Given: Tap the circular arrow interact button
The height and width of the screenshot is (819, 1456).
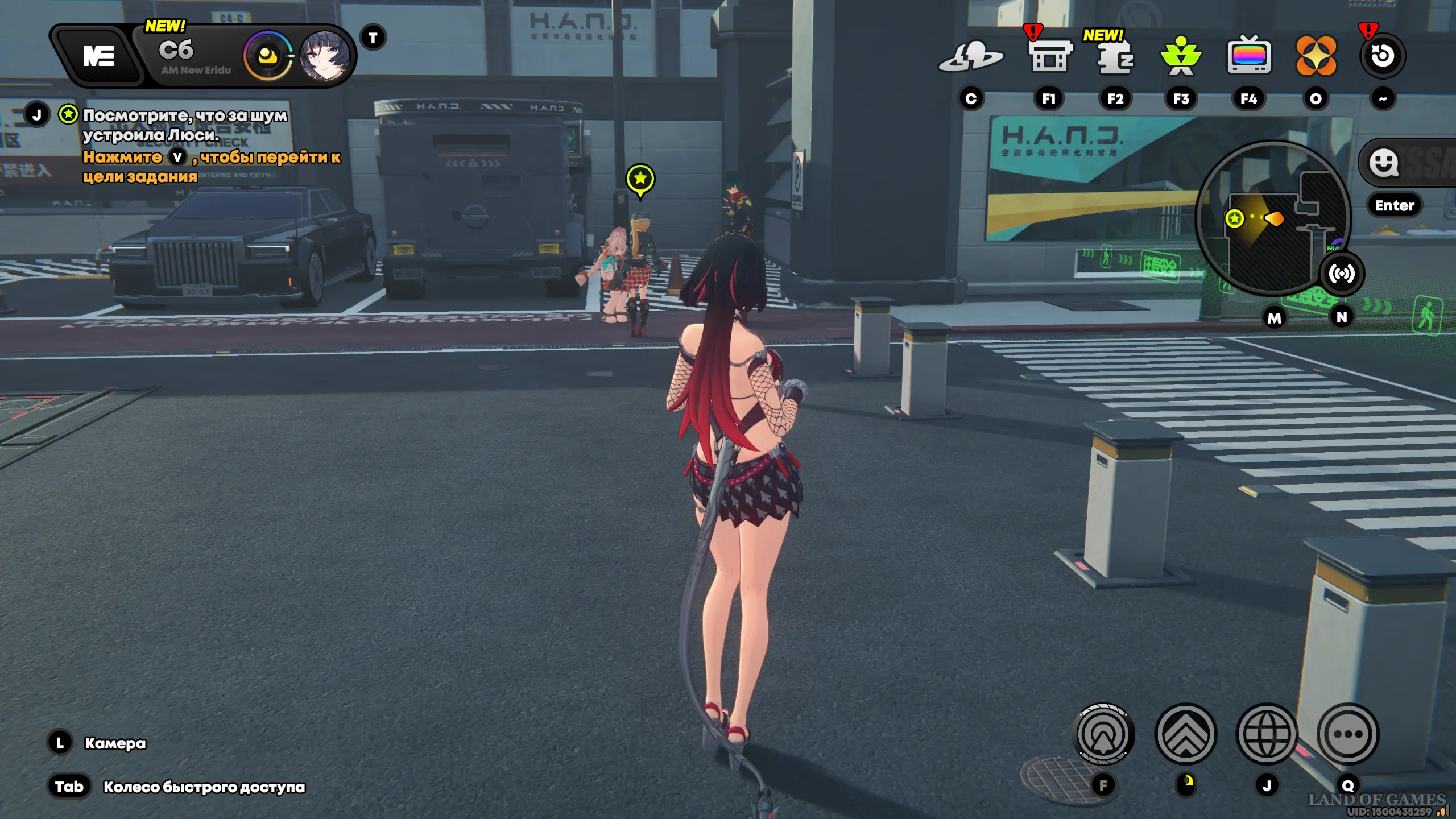Looking at the screenshot, I should [1103, 734].
